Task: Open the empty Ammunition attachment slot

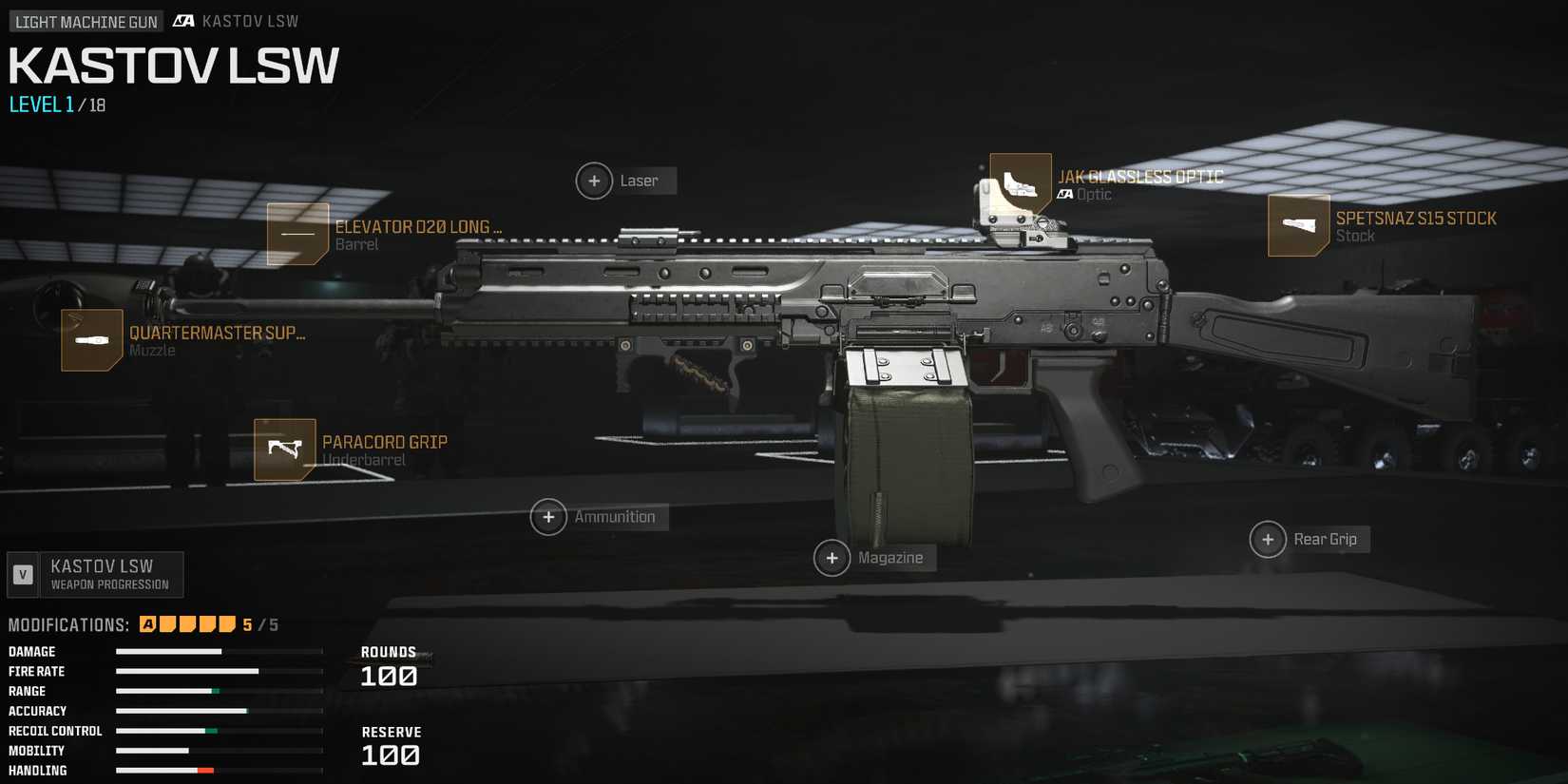Action: (548, 517)
